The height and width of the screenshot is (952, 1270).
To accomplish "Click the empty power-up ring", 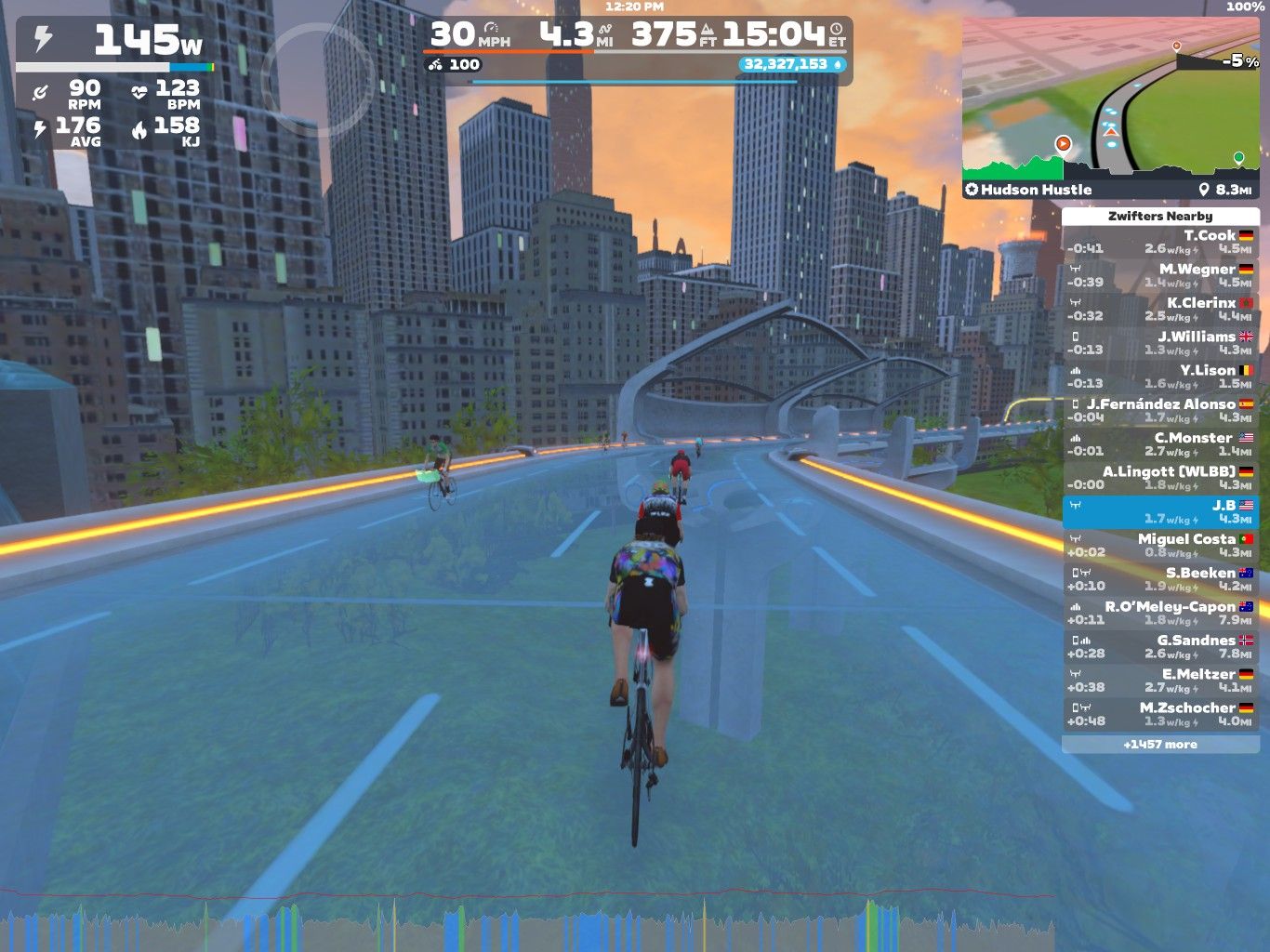I will pos(317,79).
